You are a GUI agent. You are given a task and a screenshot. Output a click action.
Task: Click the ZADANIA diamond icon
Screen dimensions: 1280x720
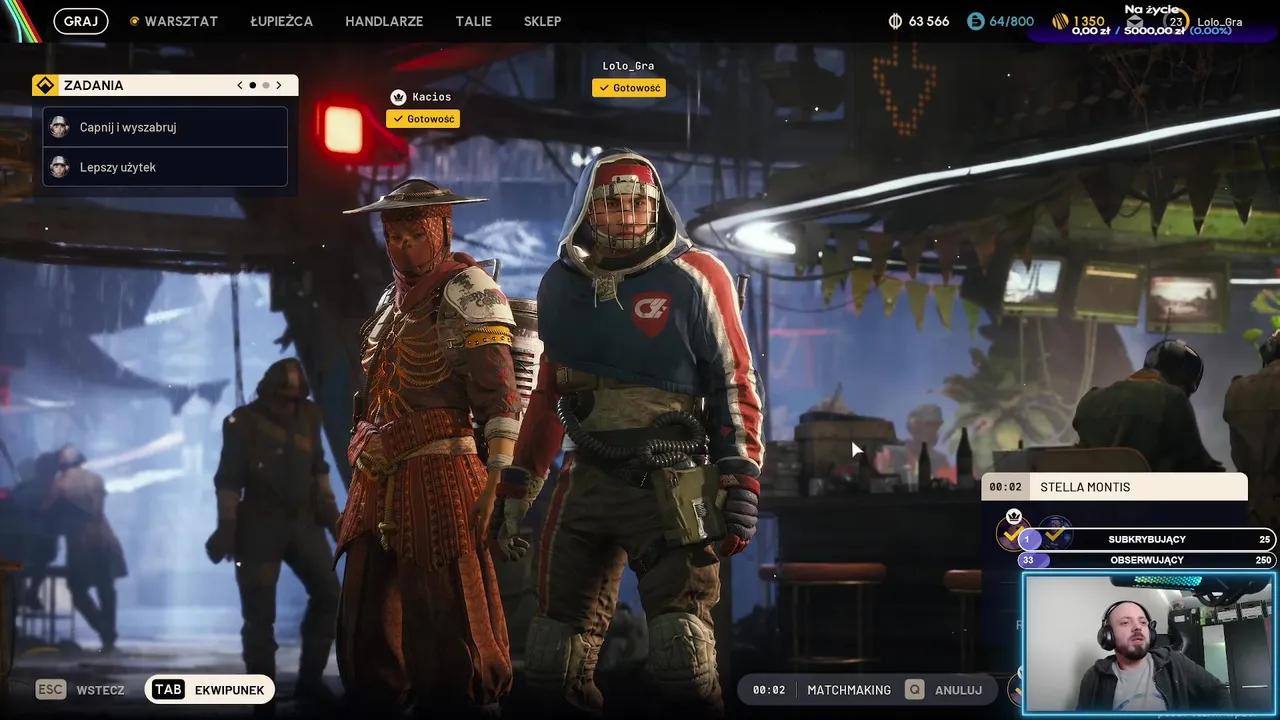click(46, 85)
